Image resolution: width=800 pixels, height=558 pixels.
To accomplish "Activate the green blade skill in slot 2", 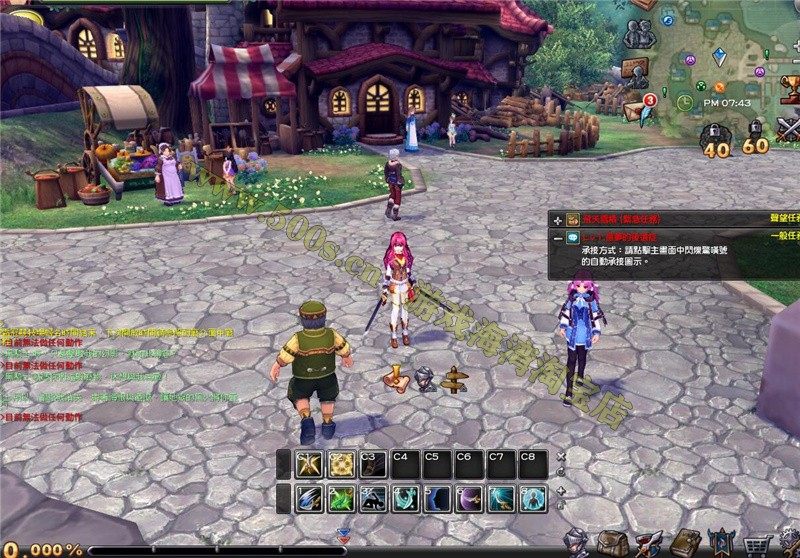I will point(341,497).
